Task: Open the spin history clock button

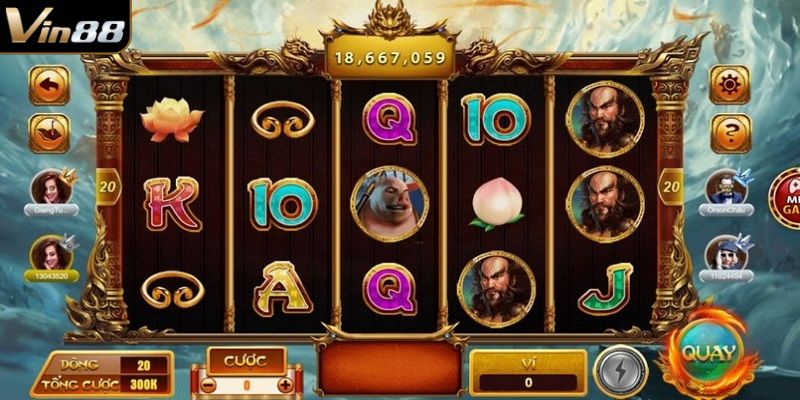Action: pyautogui.click(x=49, y=131)
